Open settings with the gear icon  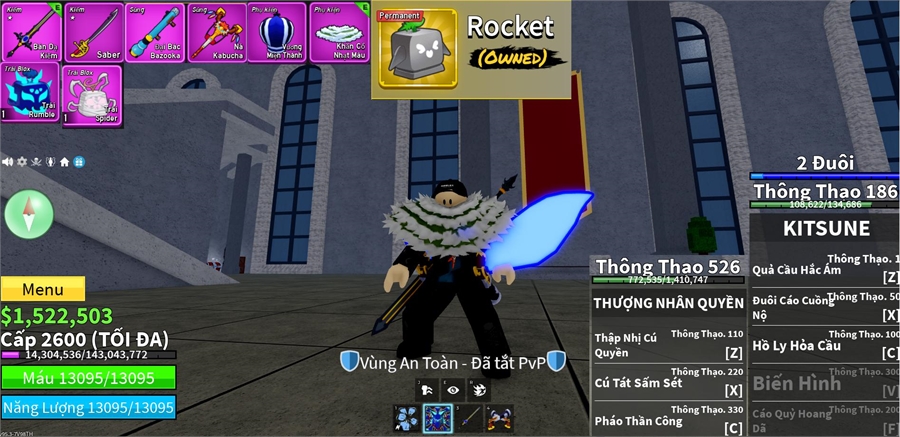coord(22,161)
